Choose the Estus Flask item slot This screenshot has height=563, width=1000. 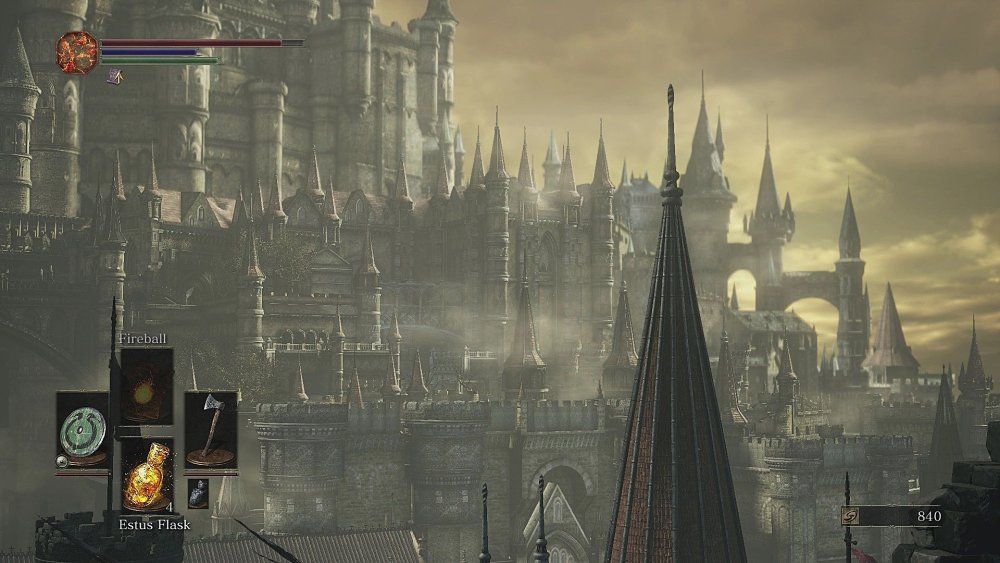[x=146, y=475]
